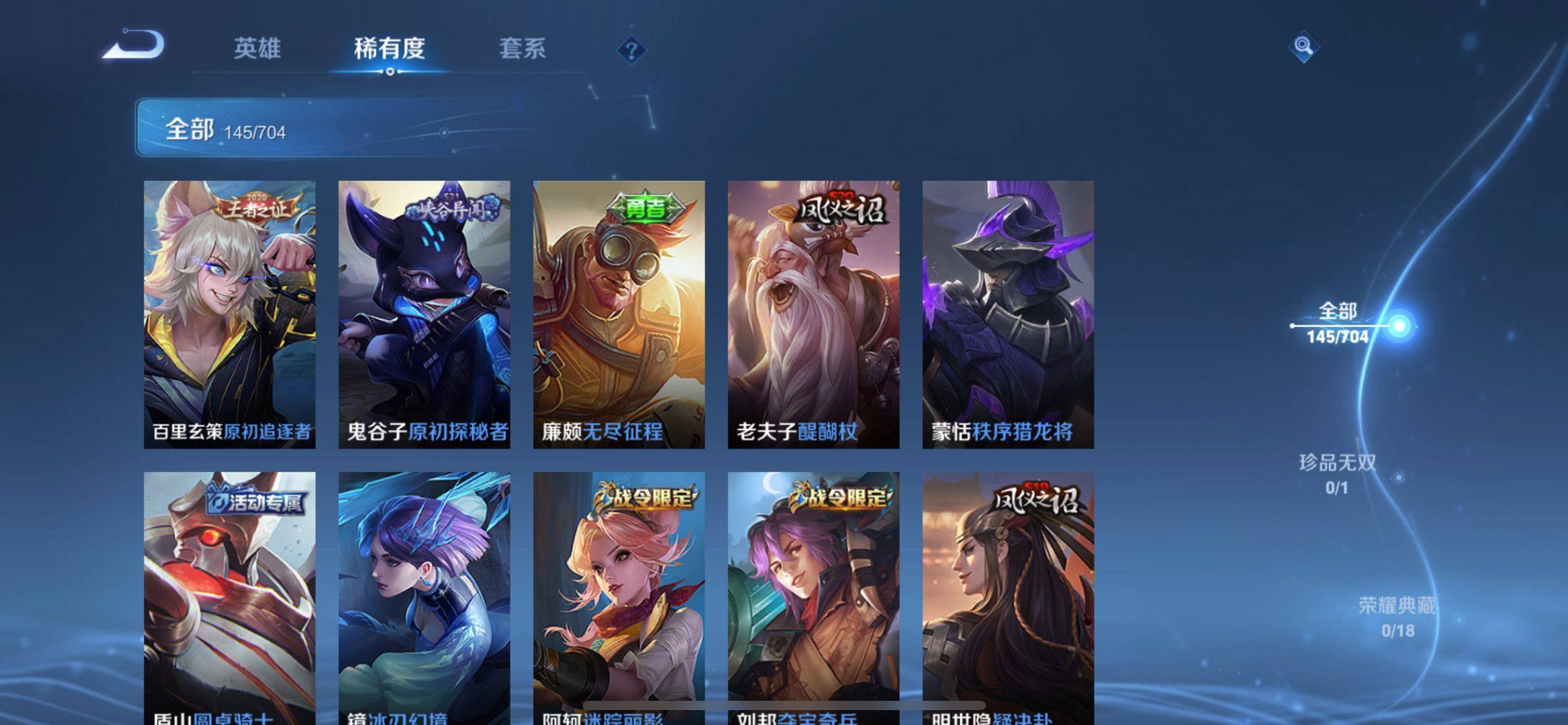Filter by 珍品无双 rarity
The width and height of the screenshot is (1568, 725).
click(1338, 474)
